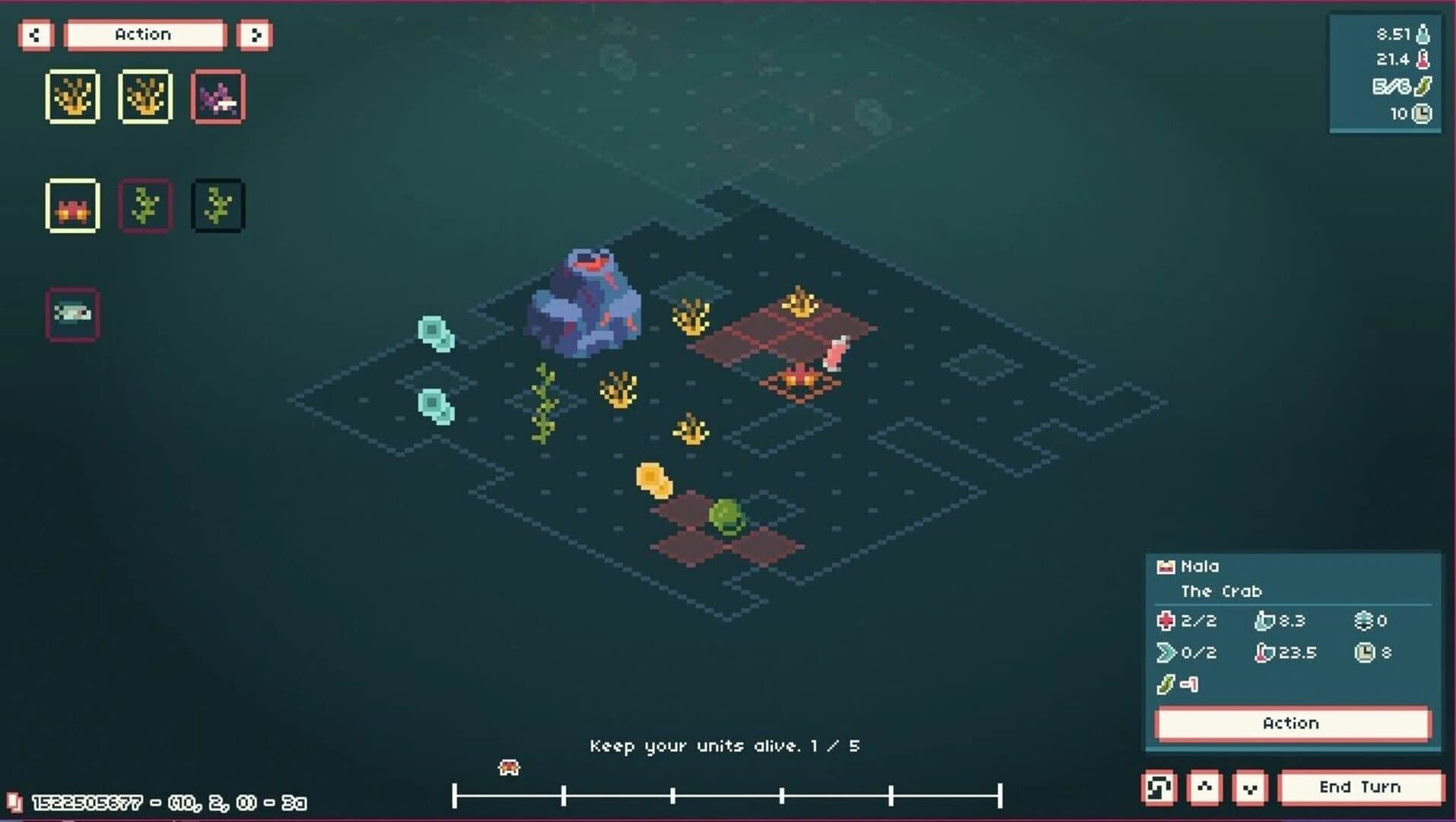Select the first yellow coral icon
This screenshot has width=1456, height=822.
pos(72,96)
